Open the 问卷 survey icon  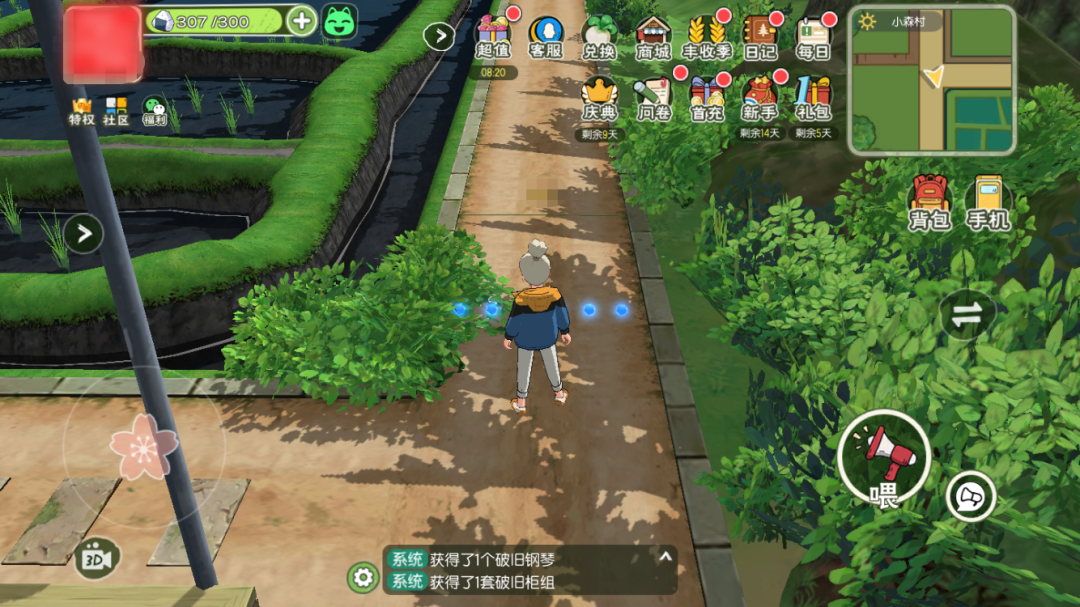[x=653, y=98]
